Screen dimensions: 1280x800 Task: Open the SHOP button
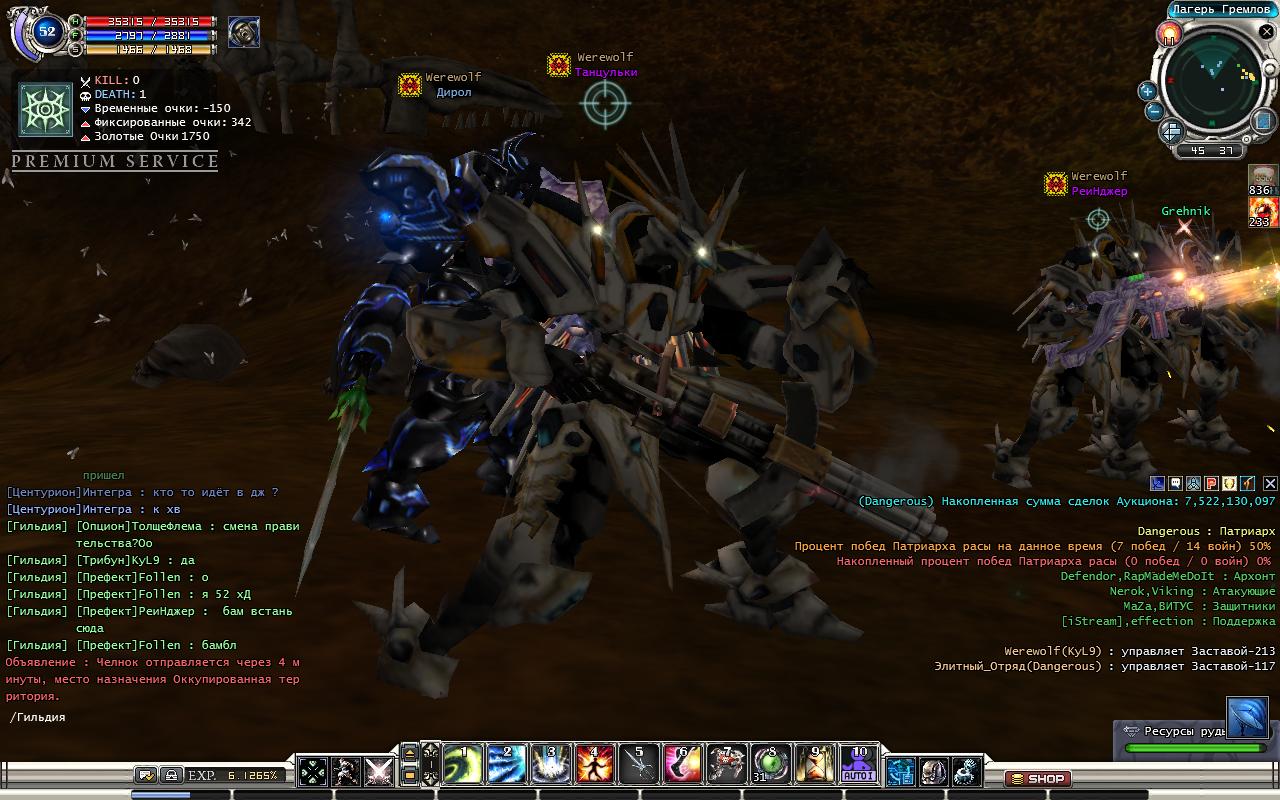(1037, 778)
